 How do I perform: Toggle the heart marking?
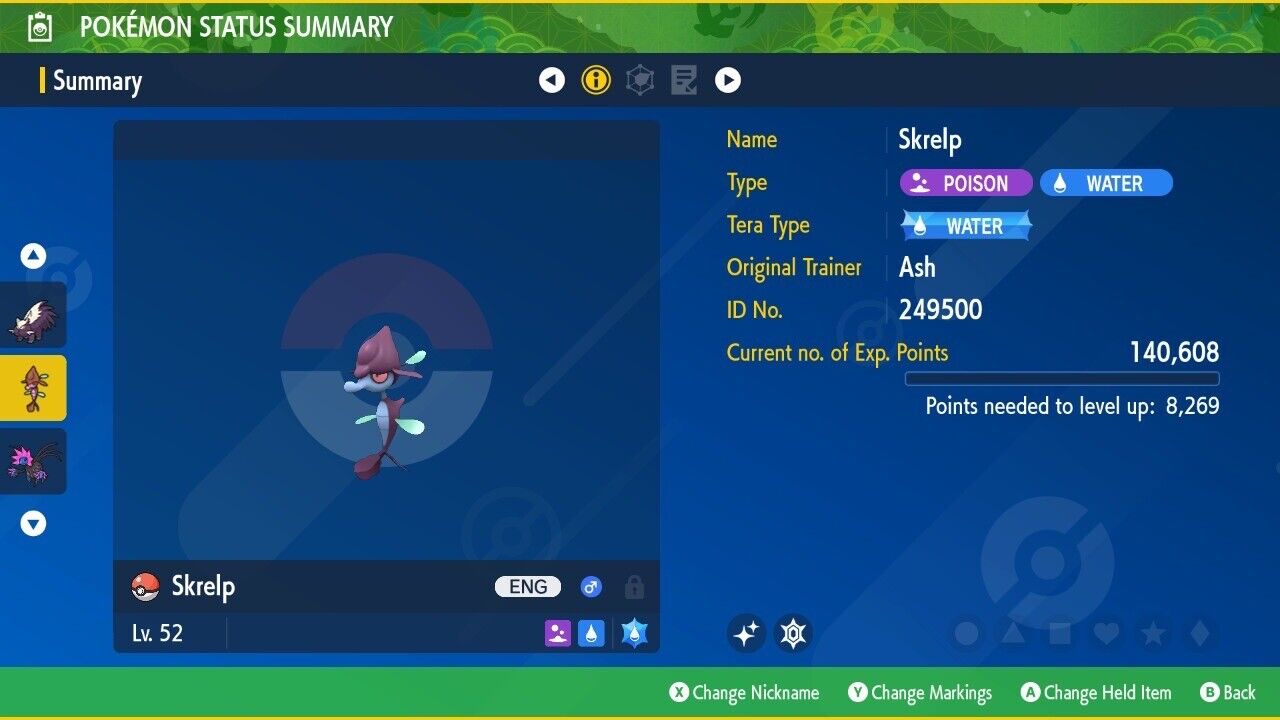1106,633
